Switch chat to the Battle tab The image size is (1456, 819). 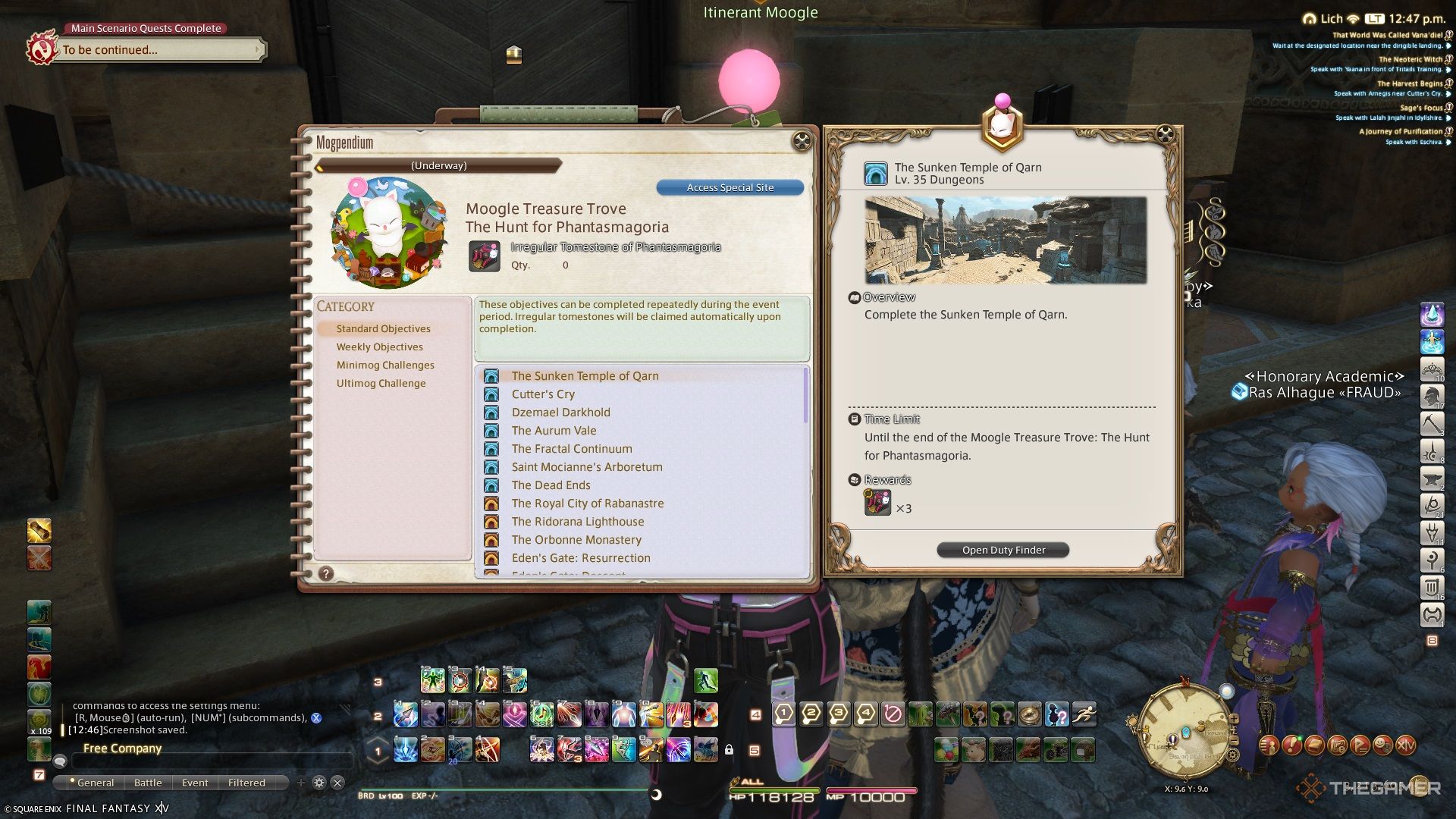pyautogui.click(x=148, y=783)
